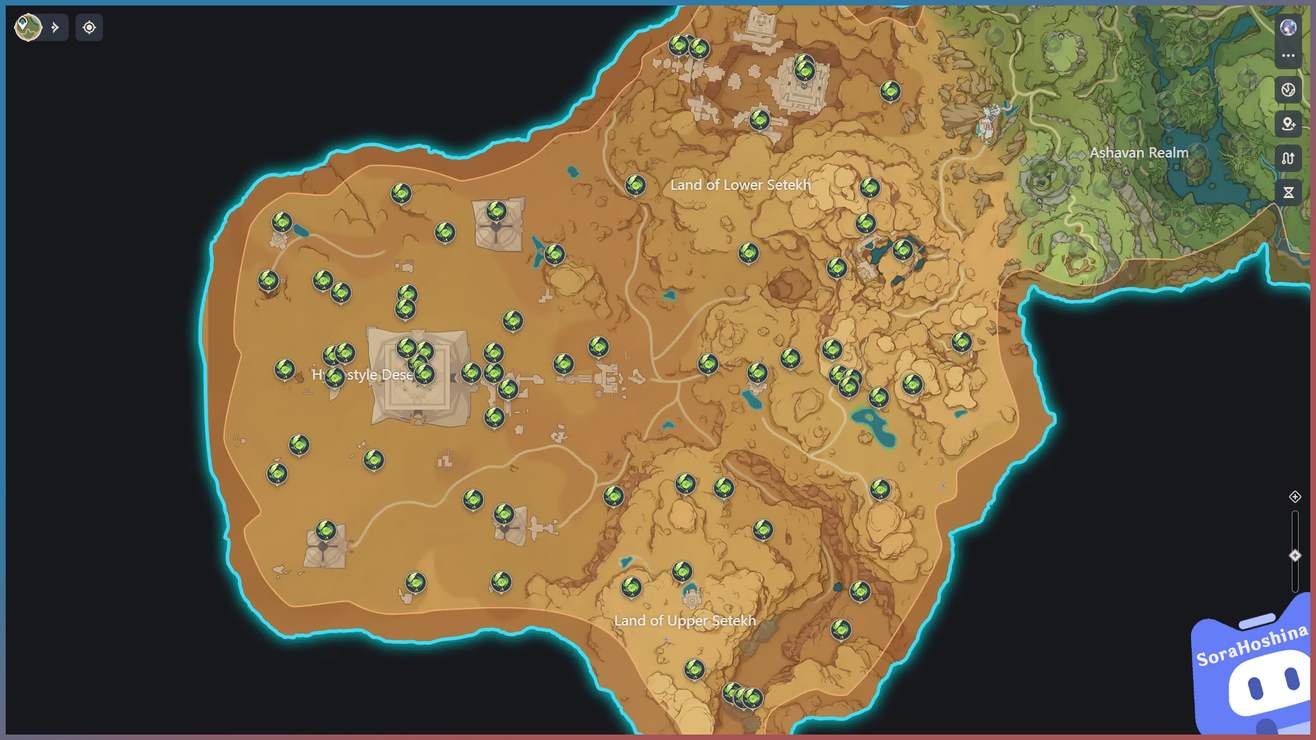
Task: Open the region switch globe icon
Action: (1288, 89)
